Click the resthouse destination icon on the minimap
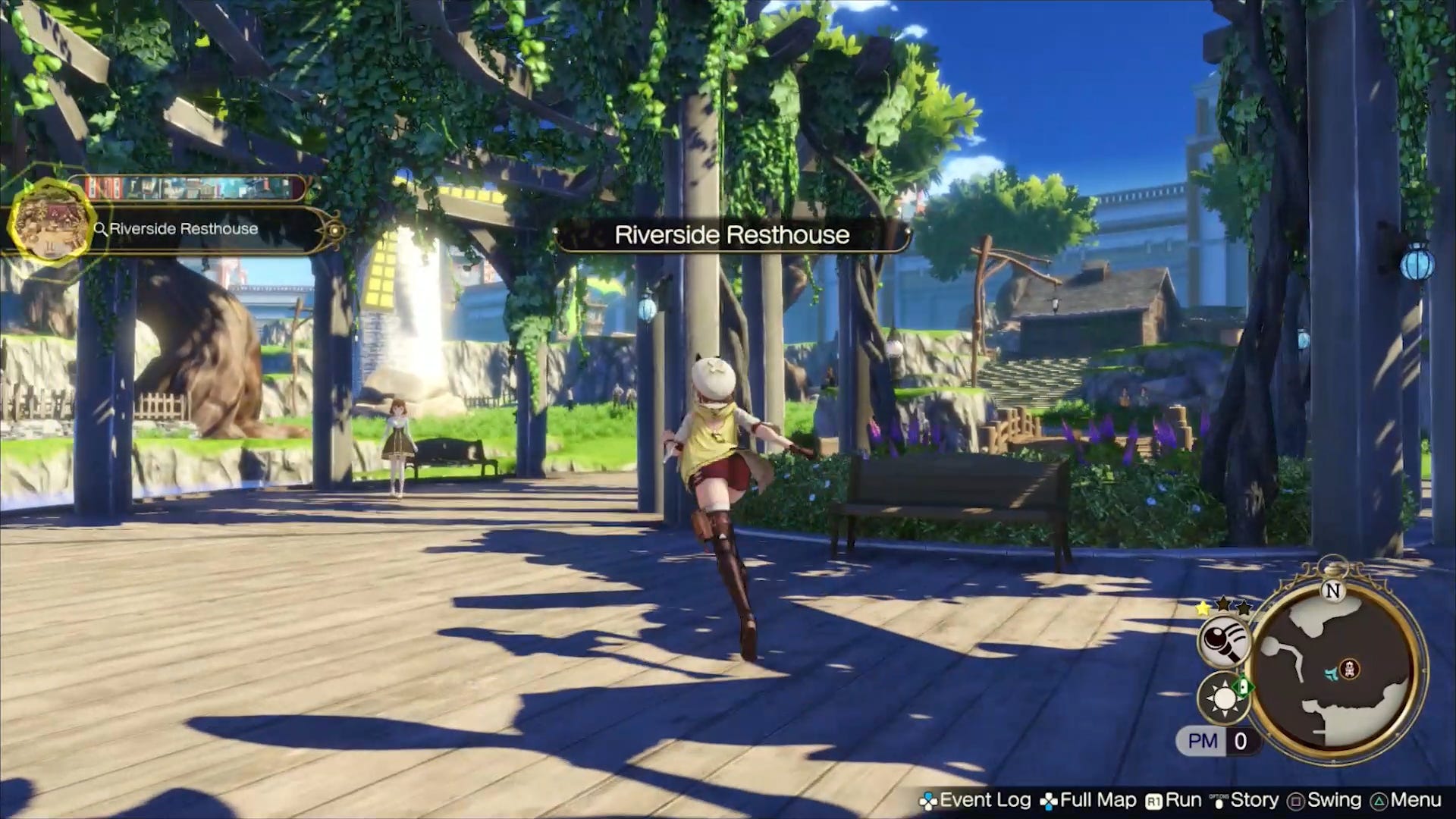Screen dimensions: 1456x819 [x=1350, y=669]
